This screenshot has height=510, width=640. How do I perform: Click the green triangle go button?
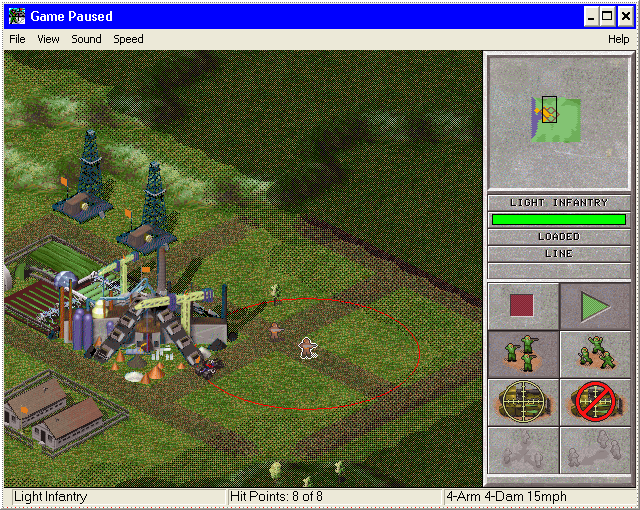point(595,306)
